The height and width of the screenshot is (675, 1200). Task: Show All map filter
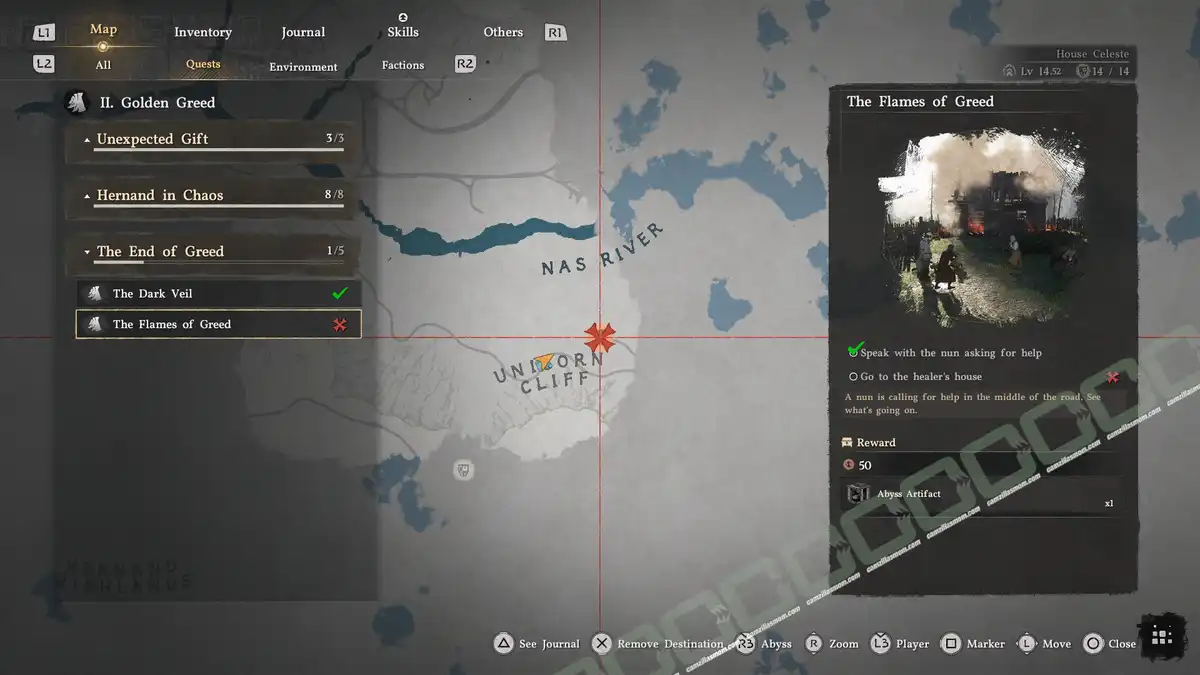coord(103,65)
